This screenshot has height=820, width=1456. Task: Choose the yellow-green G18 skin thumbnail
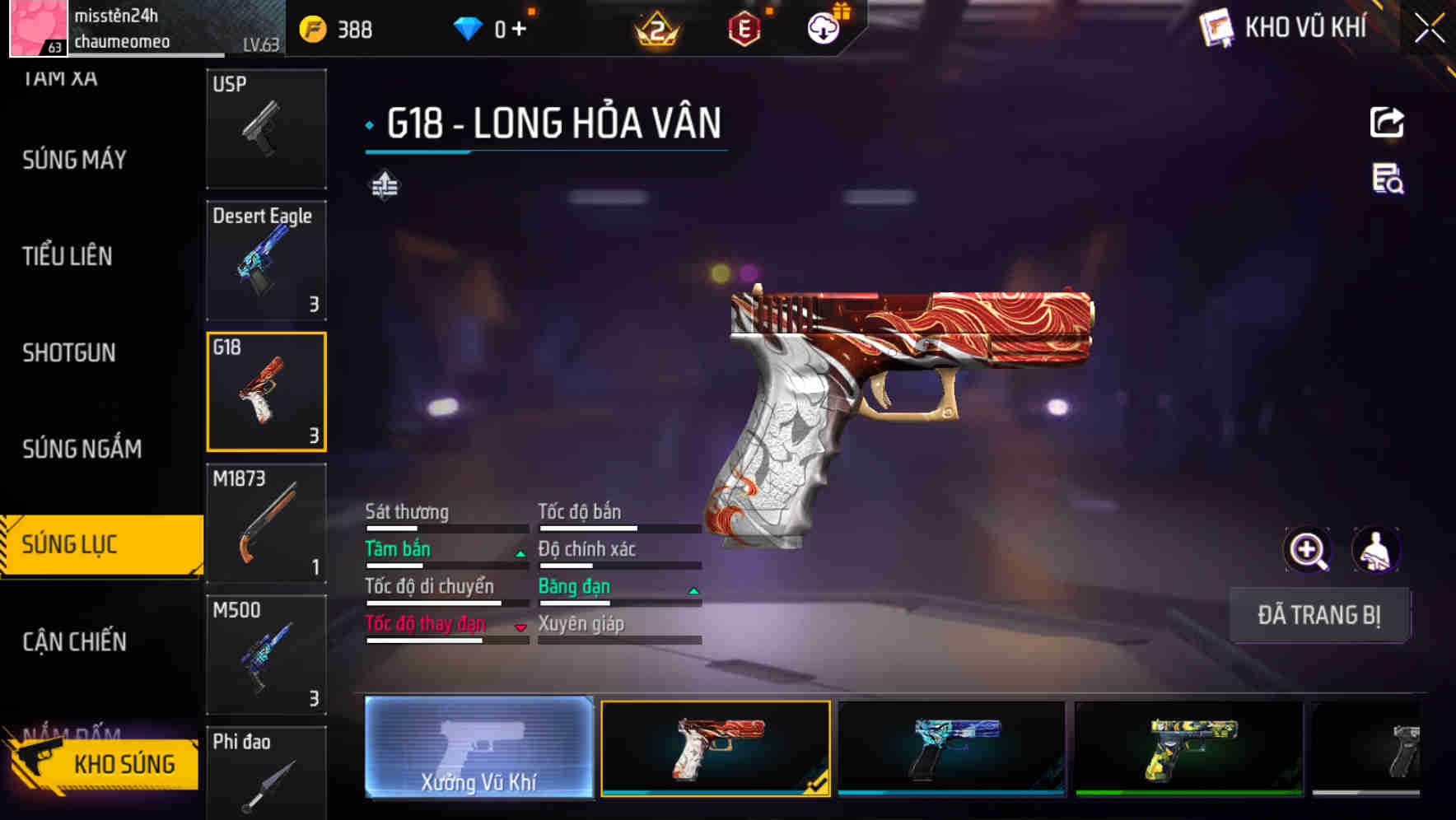(x=1188, y=748)
